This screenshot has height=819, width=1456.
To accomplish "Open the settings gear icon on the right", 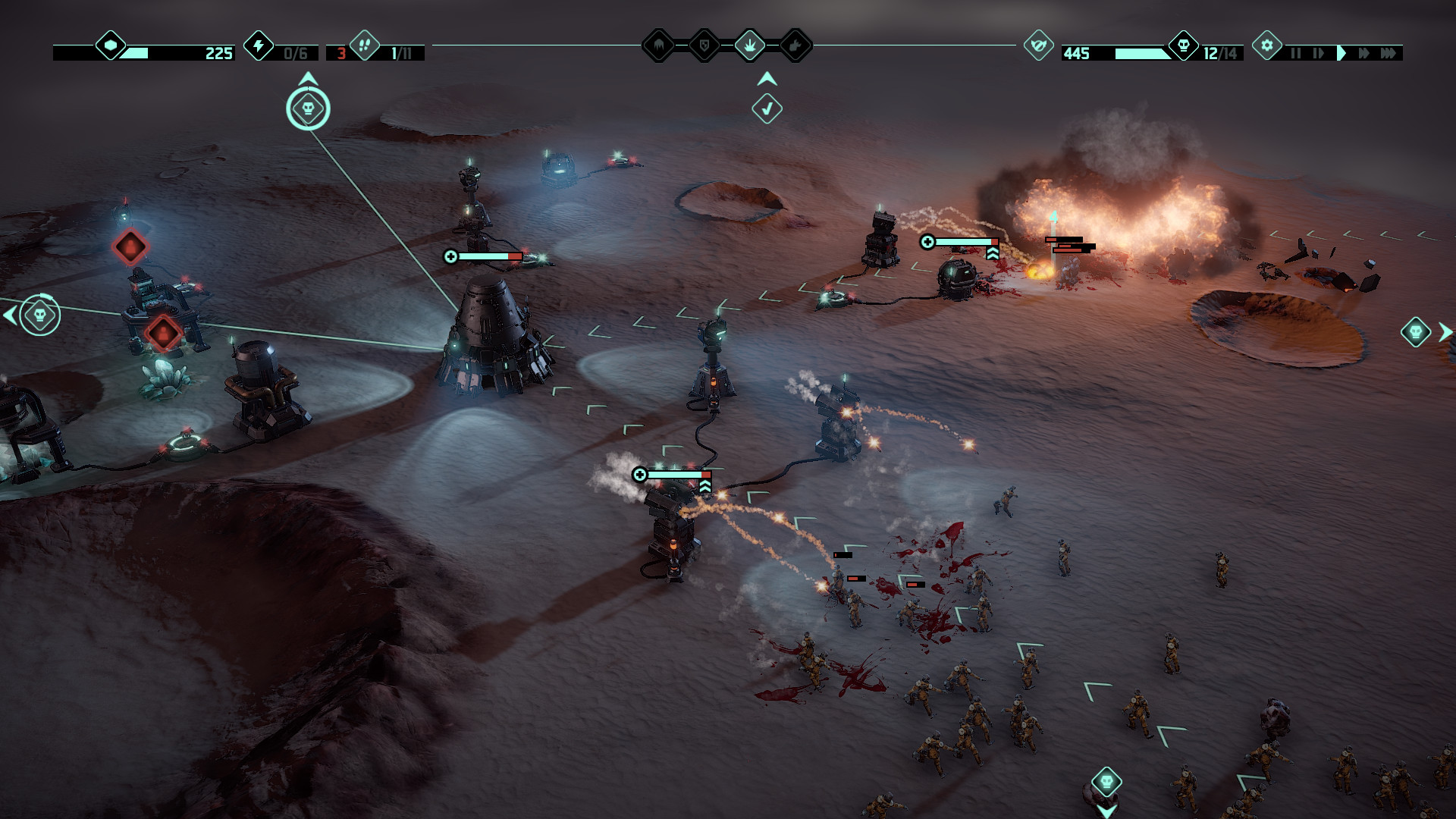I will tap(1267, 45).
